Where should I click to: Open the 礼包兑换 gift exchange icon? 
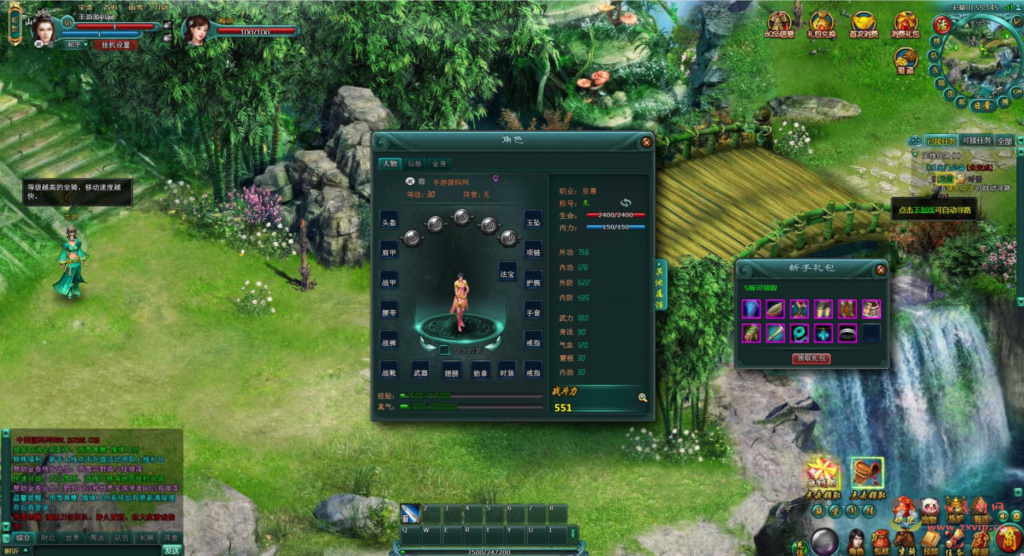coord(821,25)
